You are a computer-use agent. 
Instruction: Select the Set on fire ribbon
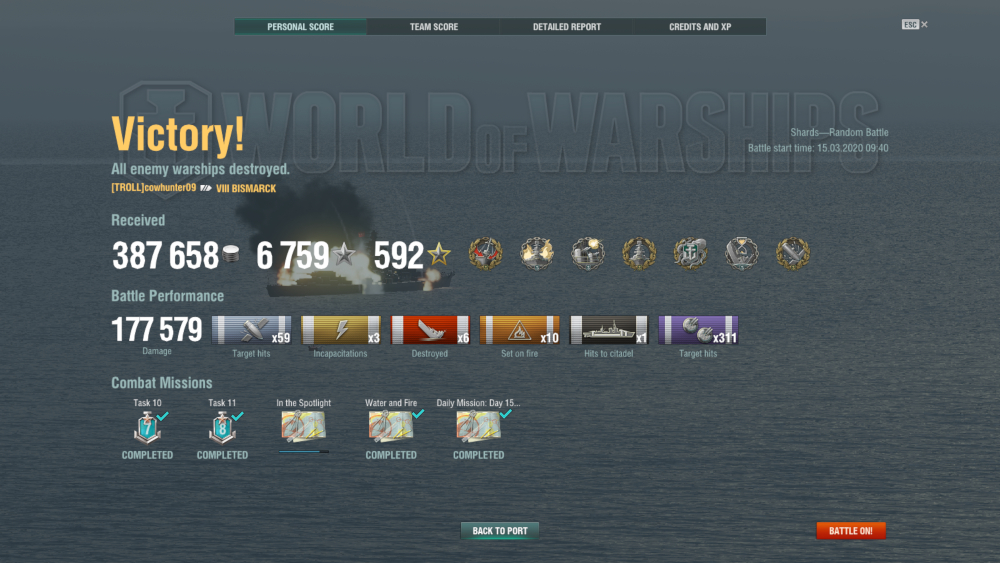pyautogui.click(x=519, y=331)
